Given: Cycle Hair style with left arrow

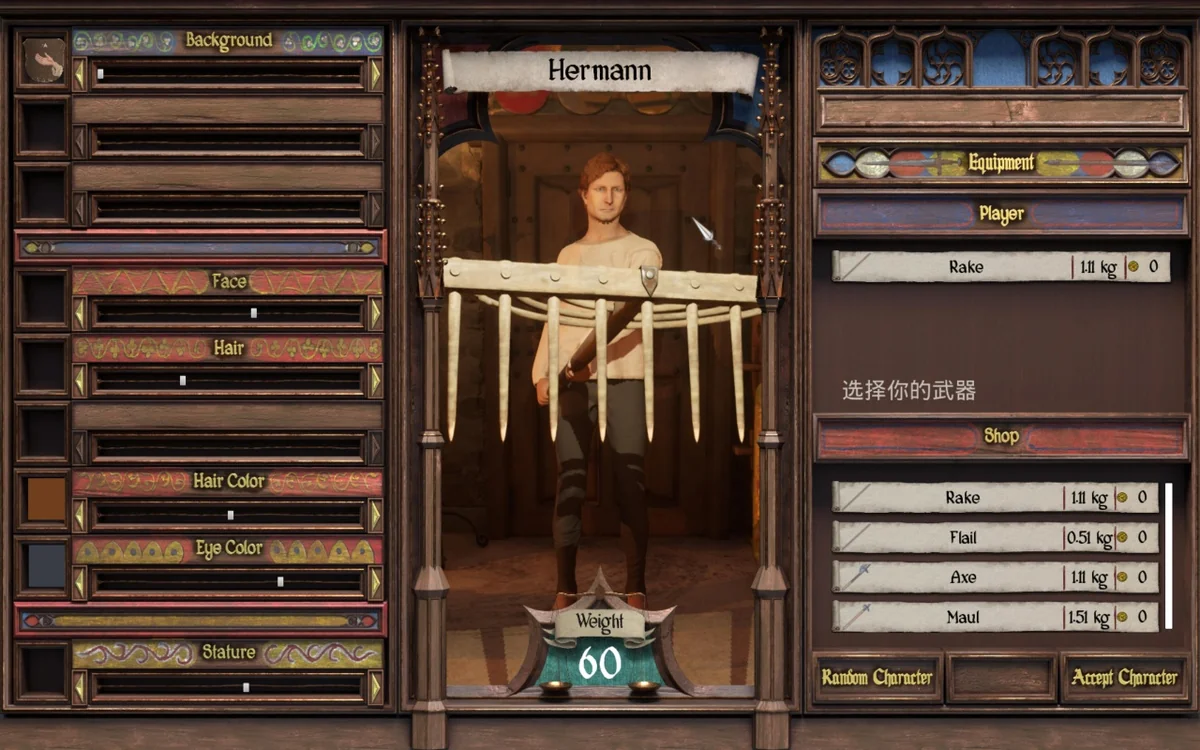Looking at the screenshot, I should pyautogui.click(x=80, y=381).
